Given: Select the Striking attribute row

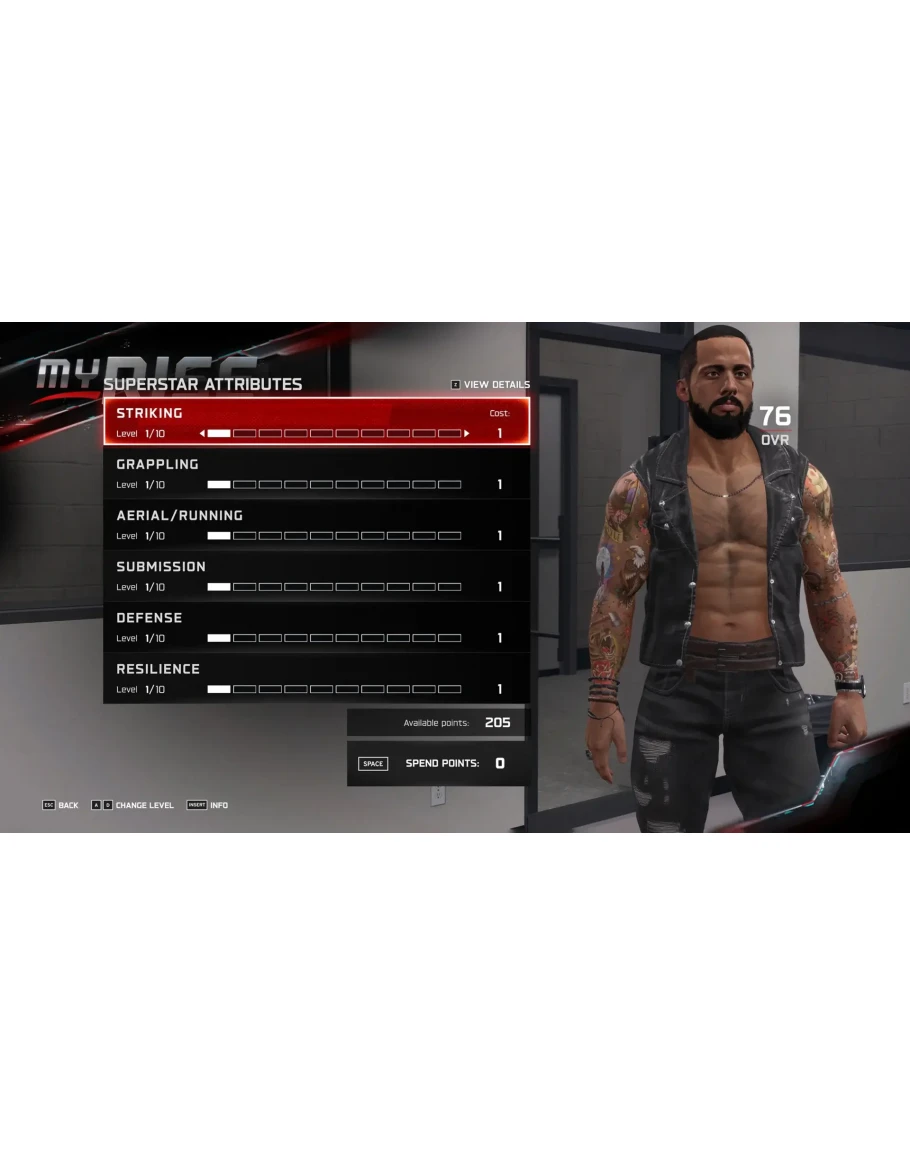Looking at the screenshot, I should [316, 421].
